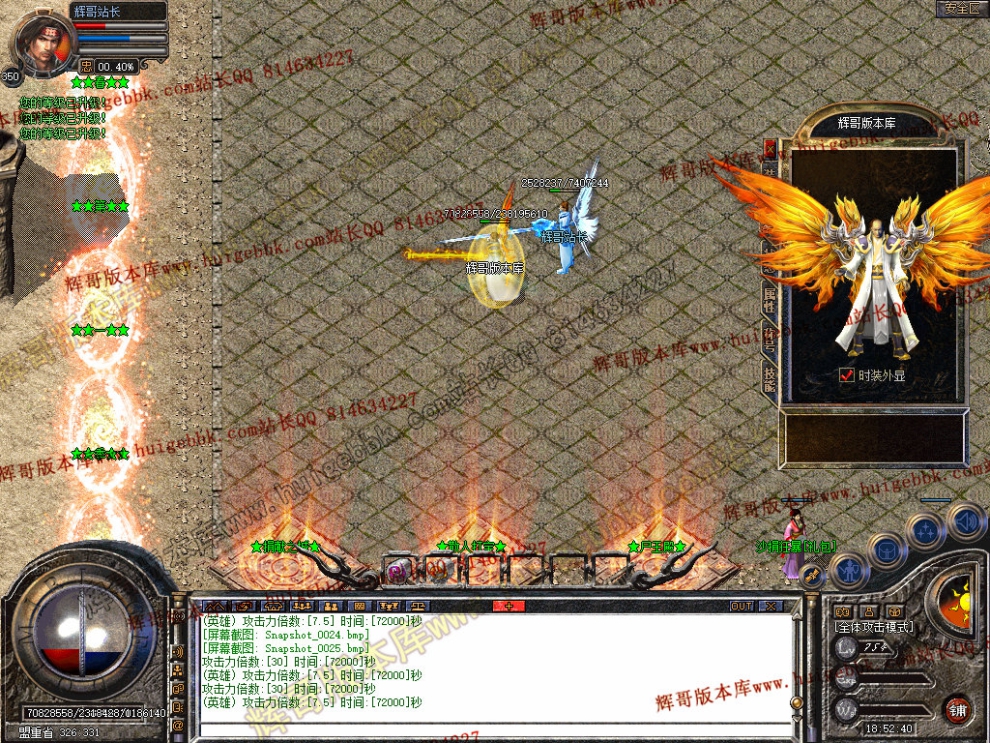Click the 安全区 safe zone label button
Screen dimensions: 990x743
961,9
